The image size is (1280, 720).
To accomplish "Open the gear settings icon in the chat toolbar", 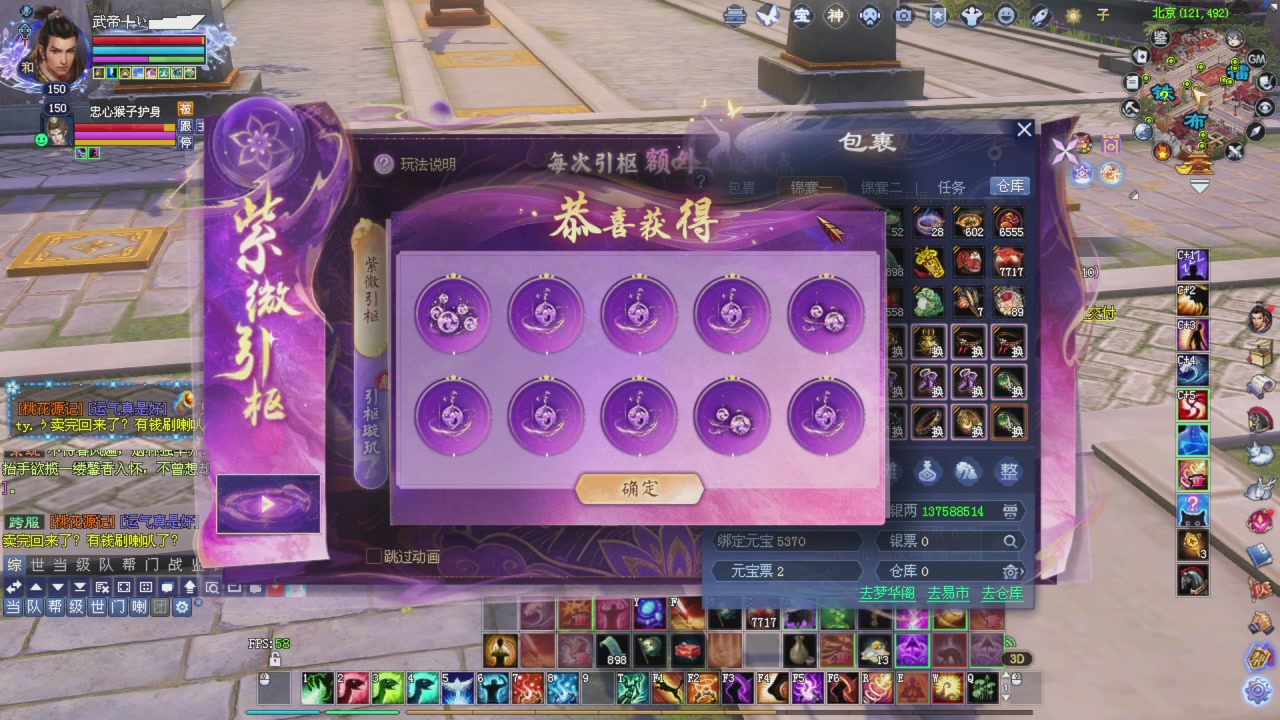I will coord(182,606).
